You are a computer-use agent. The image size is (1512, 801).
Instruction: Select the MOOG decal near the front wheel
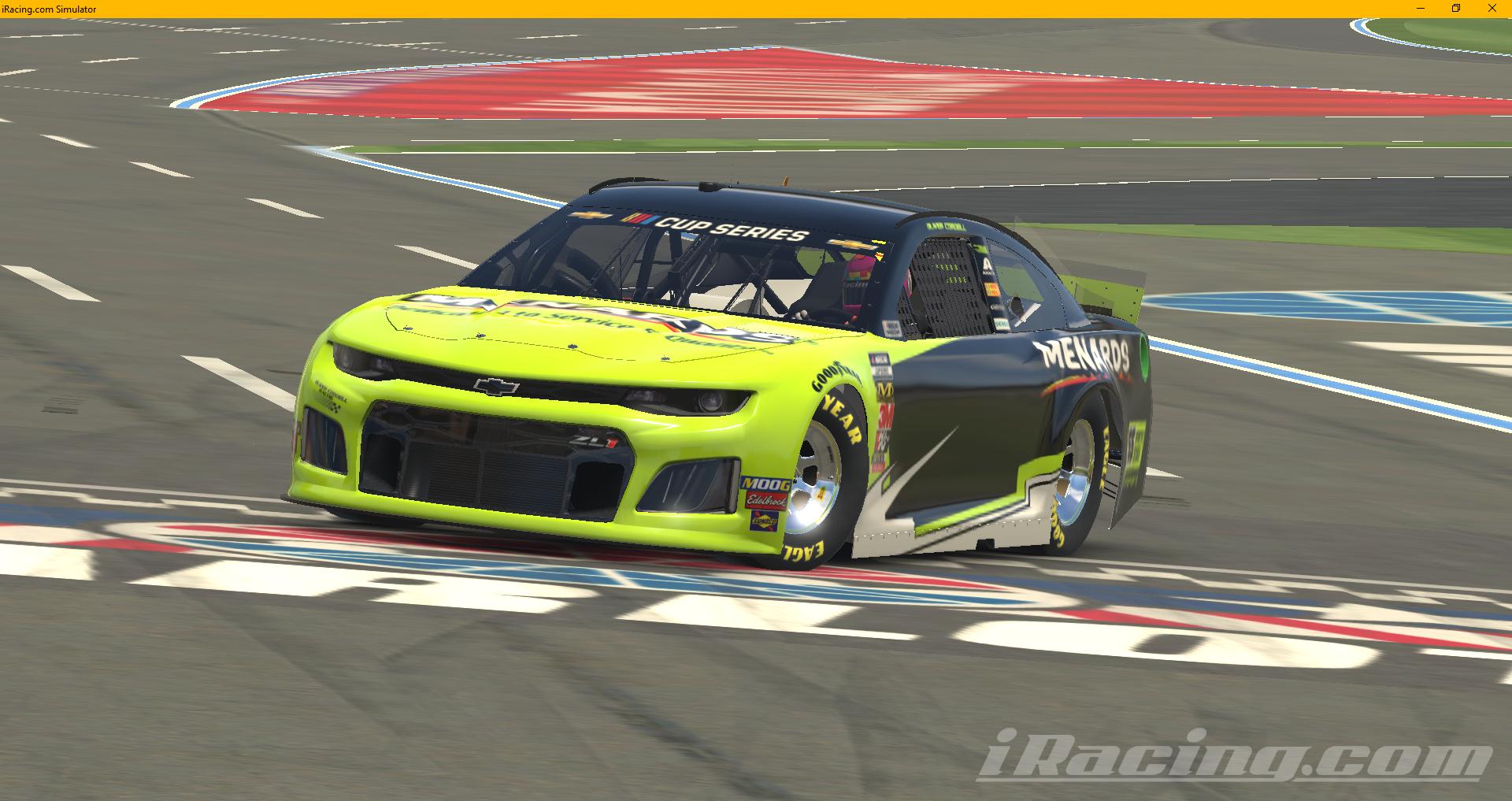[768, 483]
